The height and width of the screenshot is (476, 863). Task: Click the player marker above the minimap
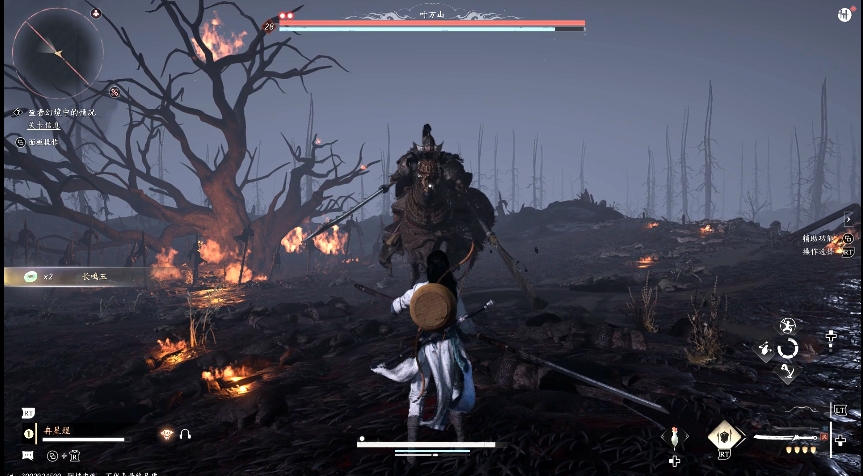[x=95, y=13]
